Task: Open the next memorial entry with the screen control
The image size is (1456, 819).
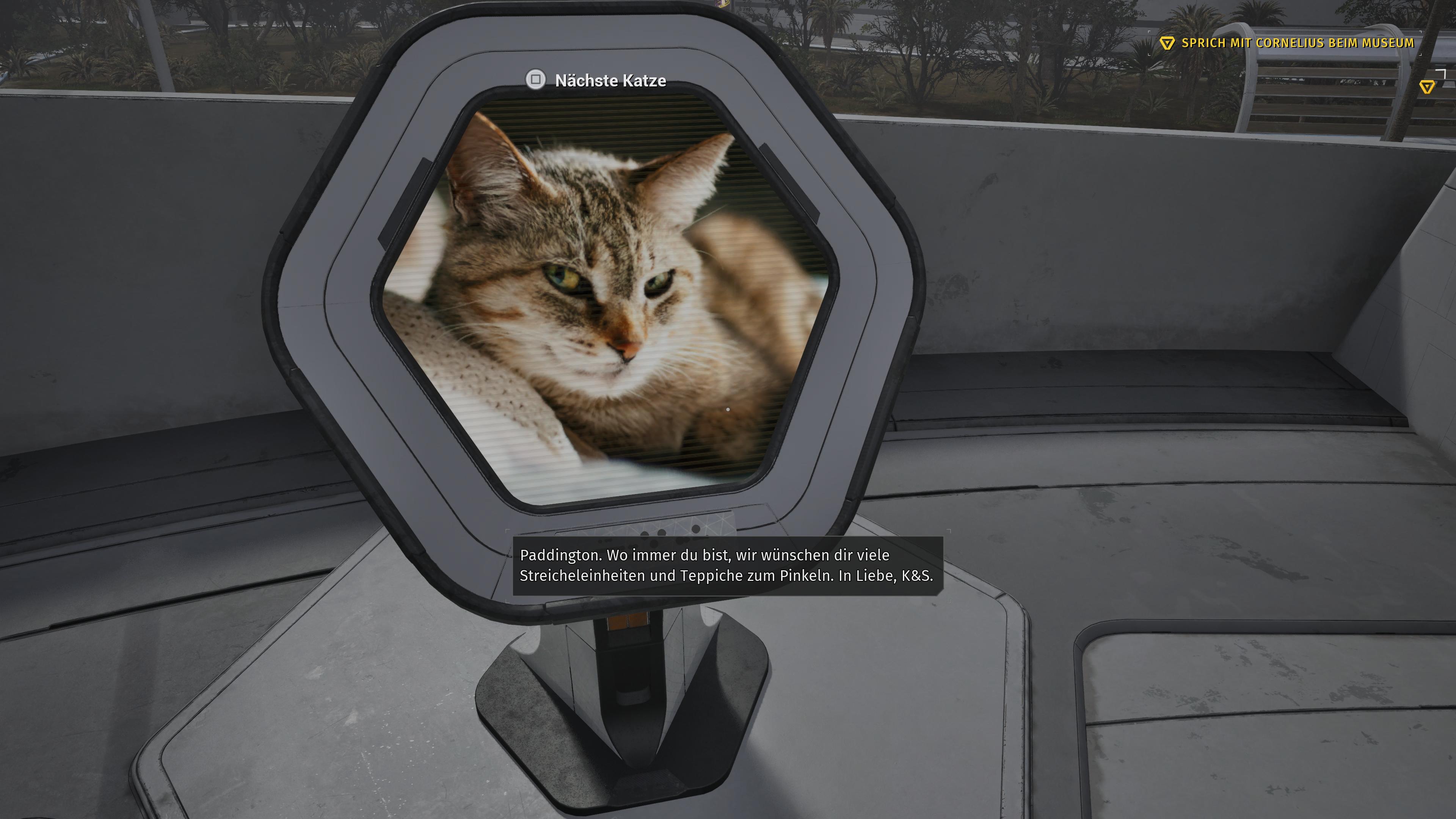Action: (537, 81)
